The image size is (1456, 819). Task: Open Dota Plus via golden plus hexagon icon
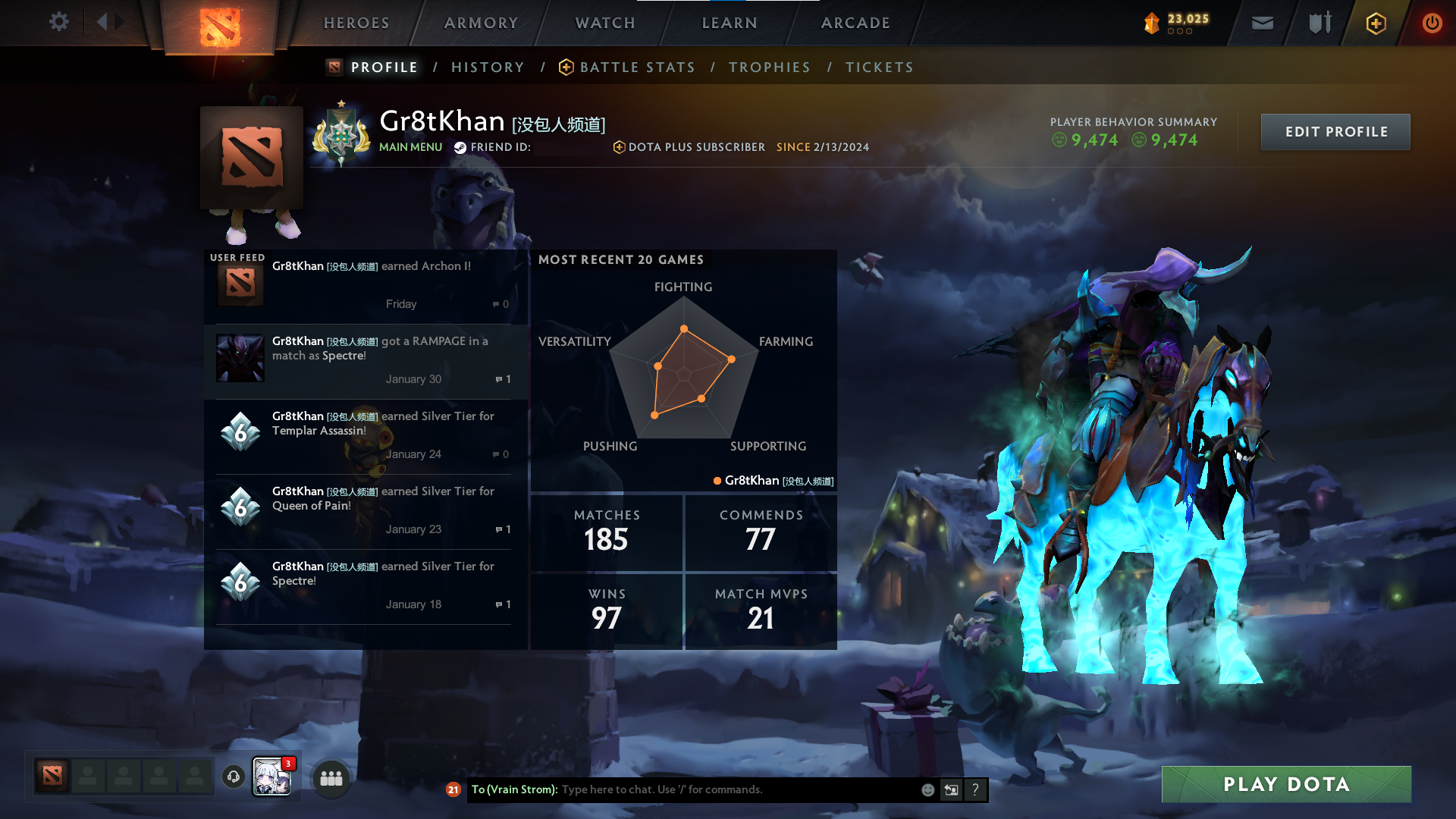1376,23
